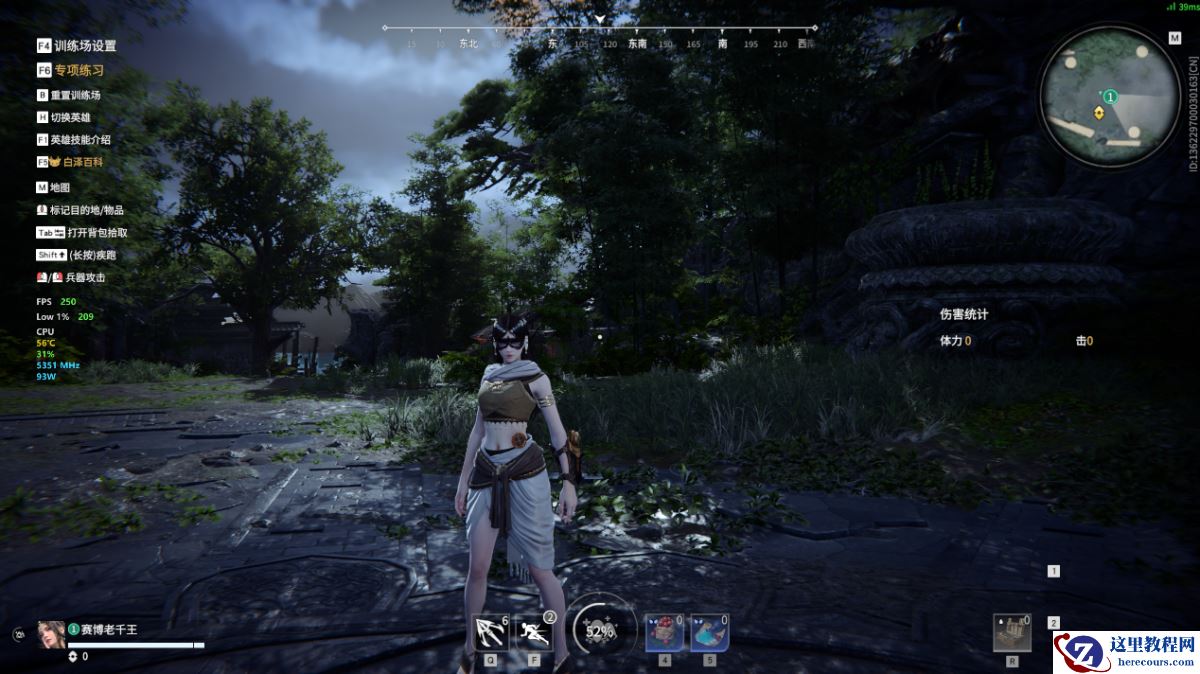
Task: Open 英雄技能介绍 hero skill introduction
Action: (74, 140)
